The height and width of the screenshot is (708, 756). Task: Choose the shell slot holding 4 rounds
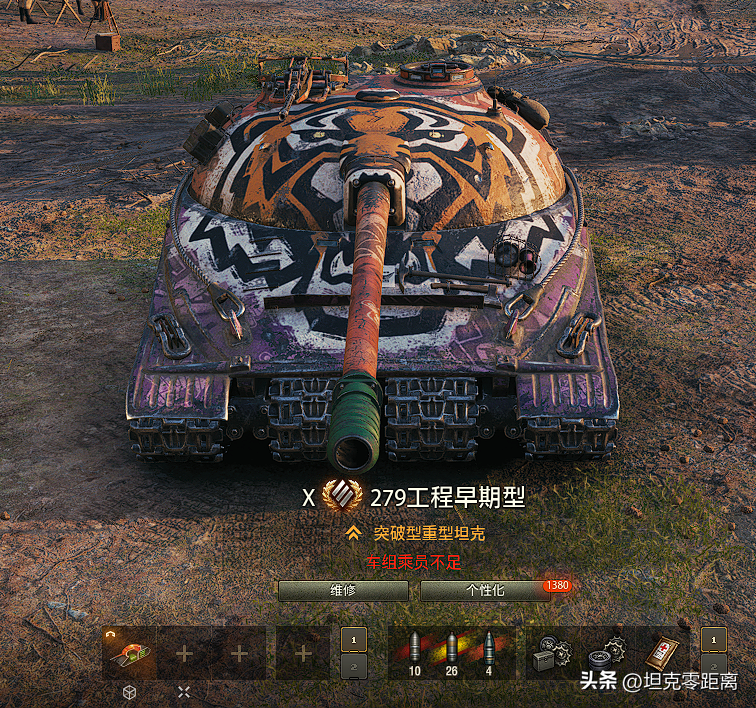488,653
